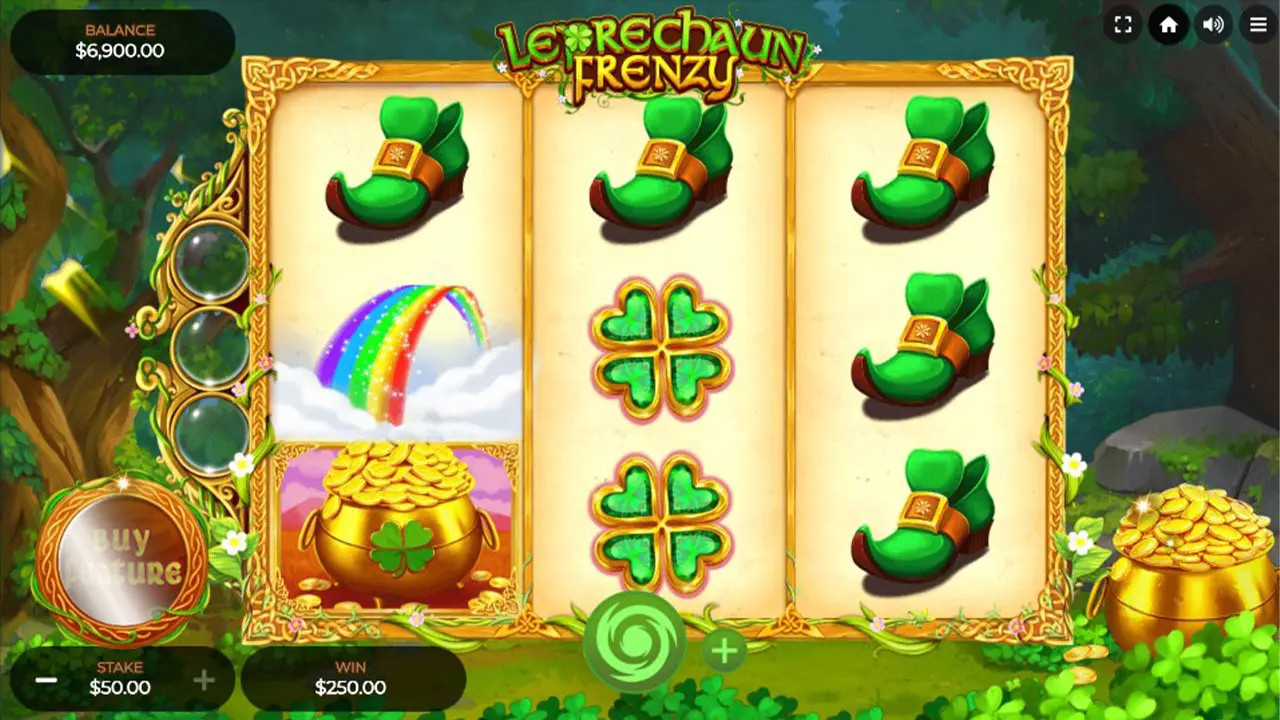Decrease the stake with the minus button
Viewport: 1280px width, 720px height.
[46, 680]
